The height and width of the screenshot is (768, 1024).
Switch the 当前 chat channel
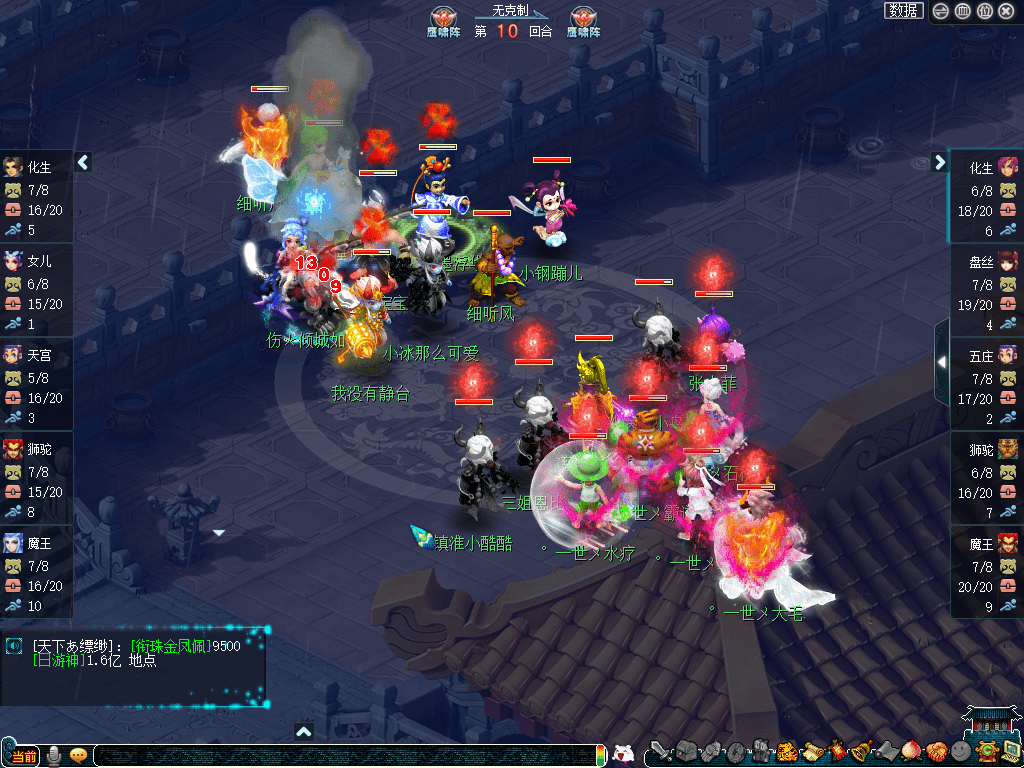click(x=24, y=756)
